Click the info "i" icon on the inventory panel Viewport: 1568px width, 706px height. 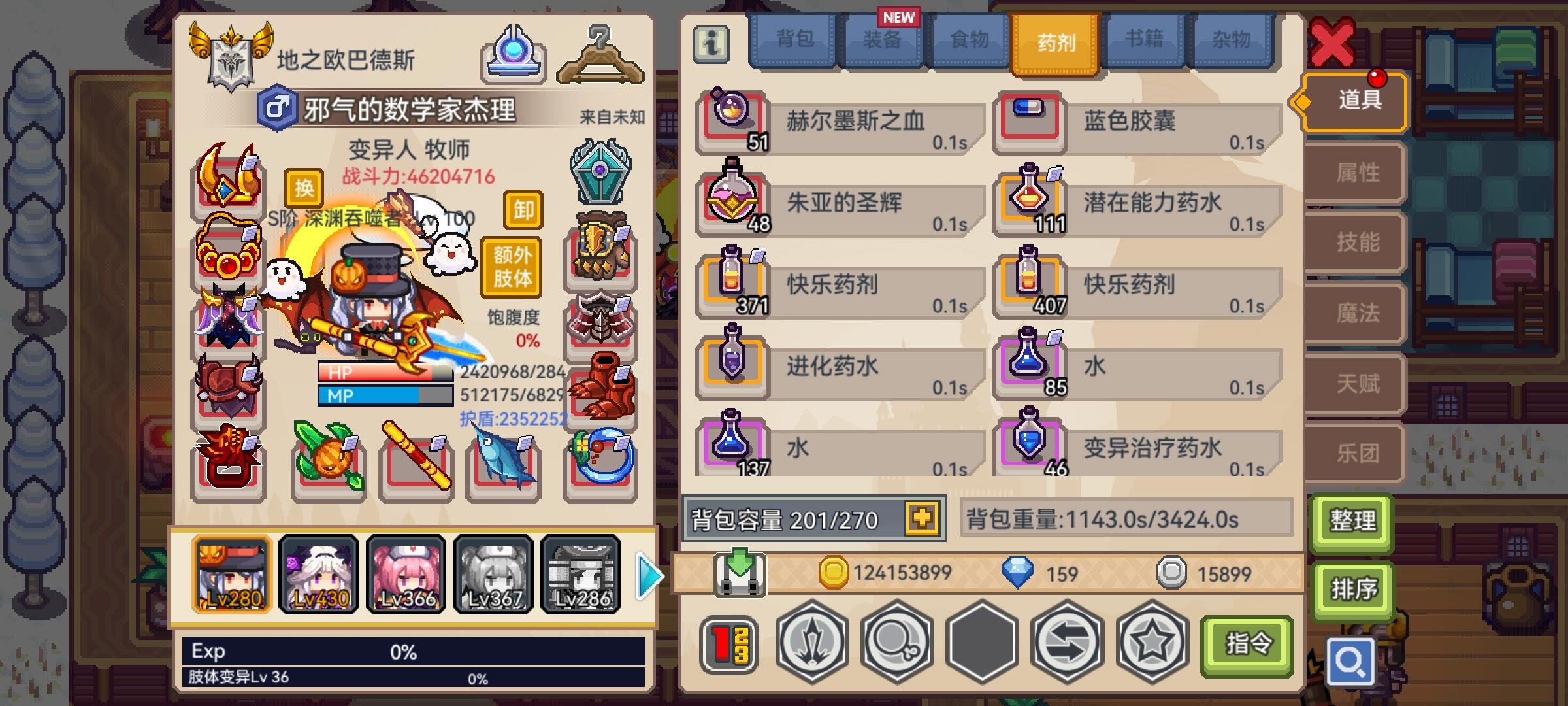coord(713,46)
